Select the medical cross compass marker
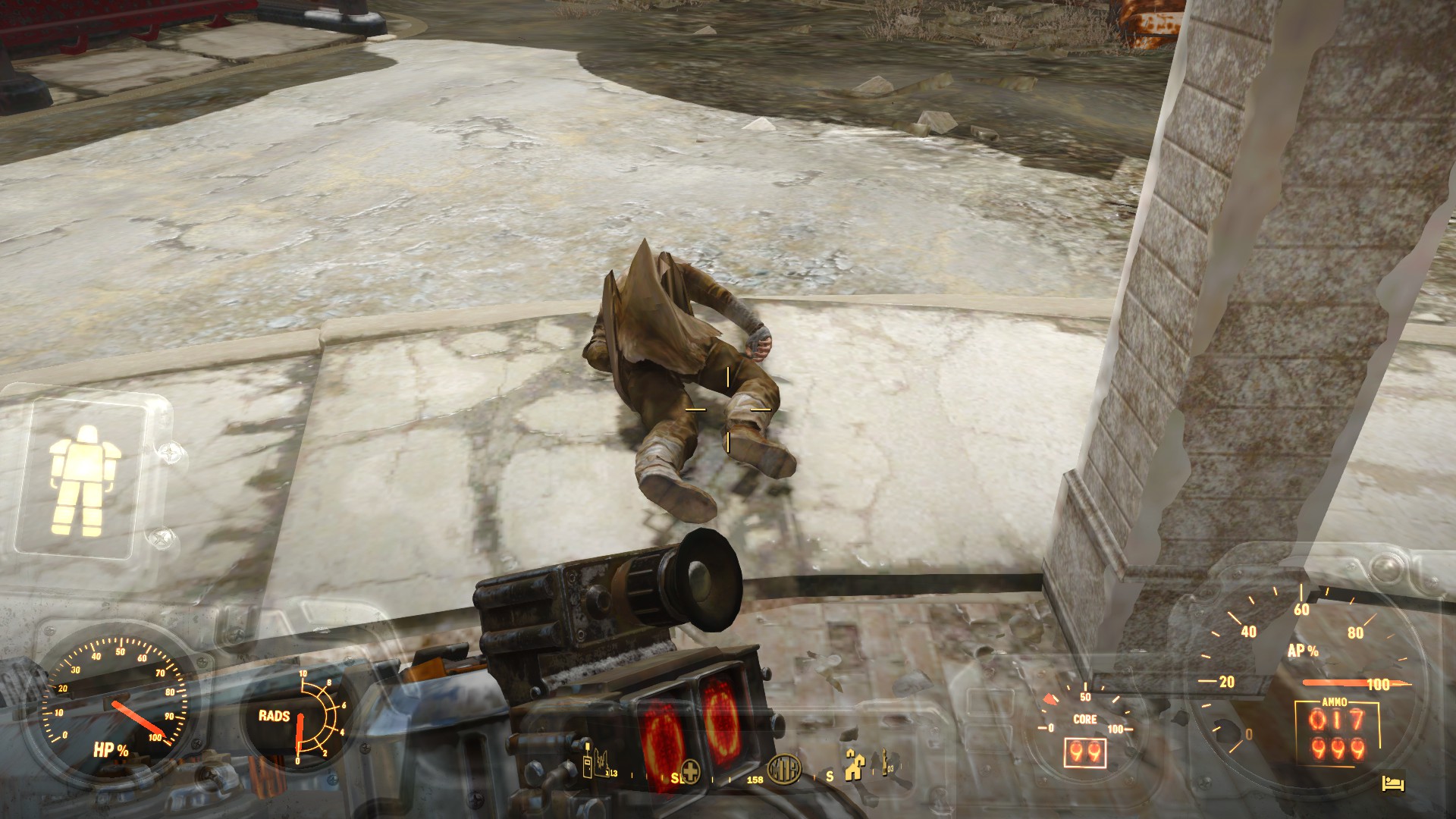Image resolution: width=1456 pixels, height=819 pixels. point(689,770)
